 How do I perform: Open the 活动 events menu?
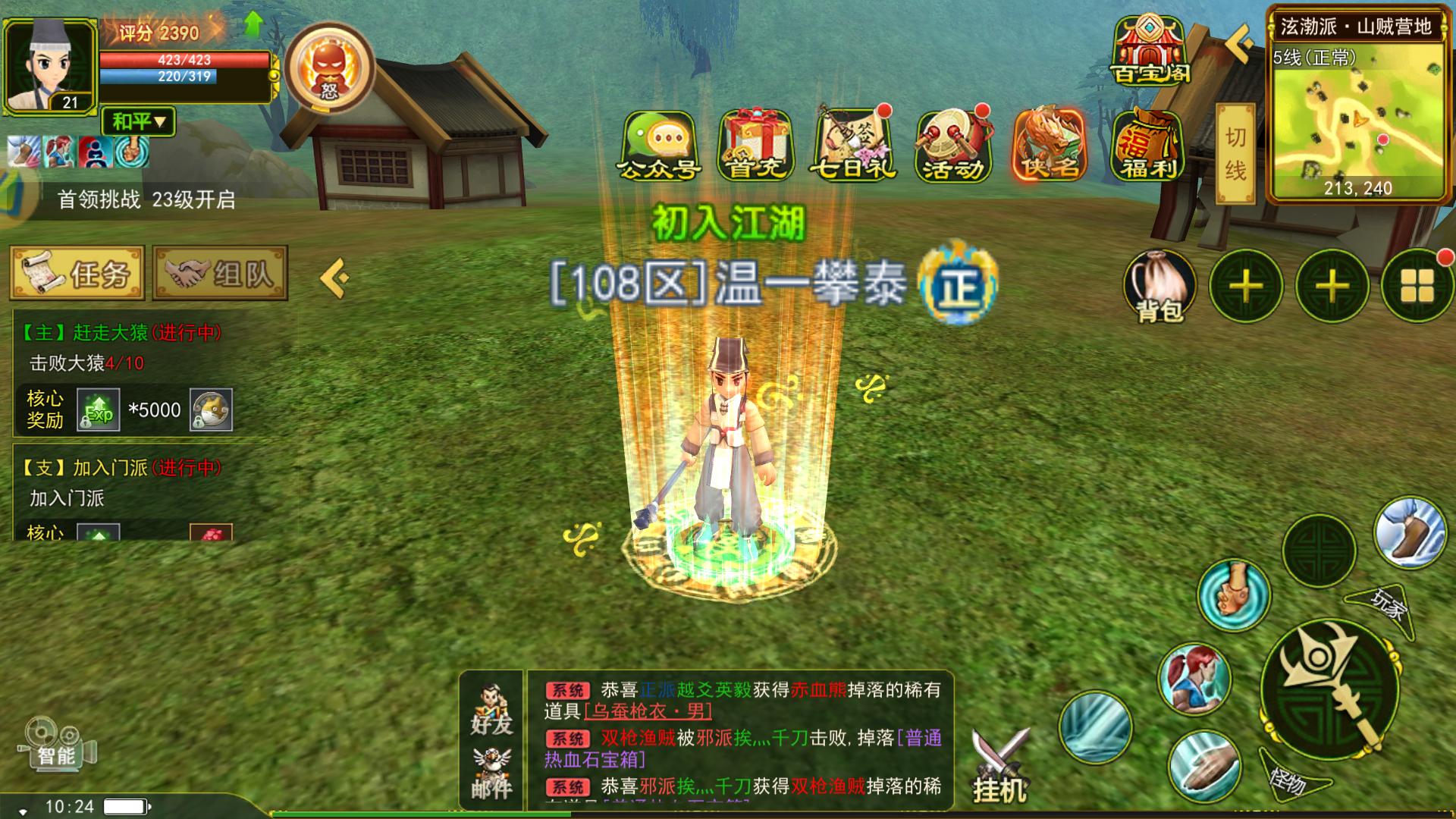click(952, 146)
